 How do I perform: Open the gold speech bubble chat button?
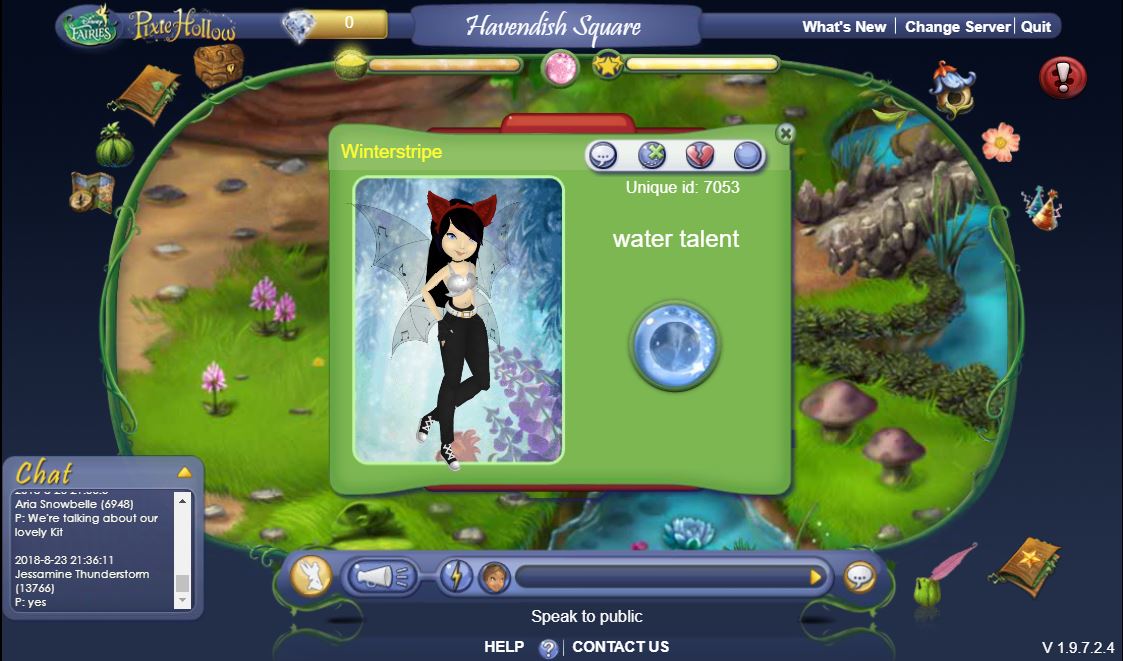click(x=859, y=577)
